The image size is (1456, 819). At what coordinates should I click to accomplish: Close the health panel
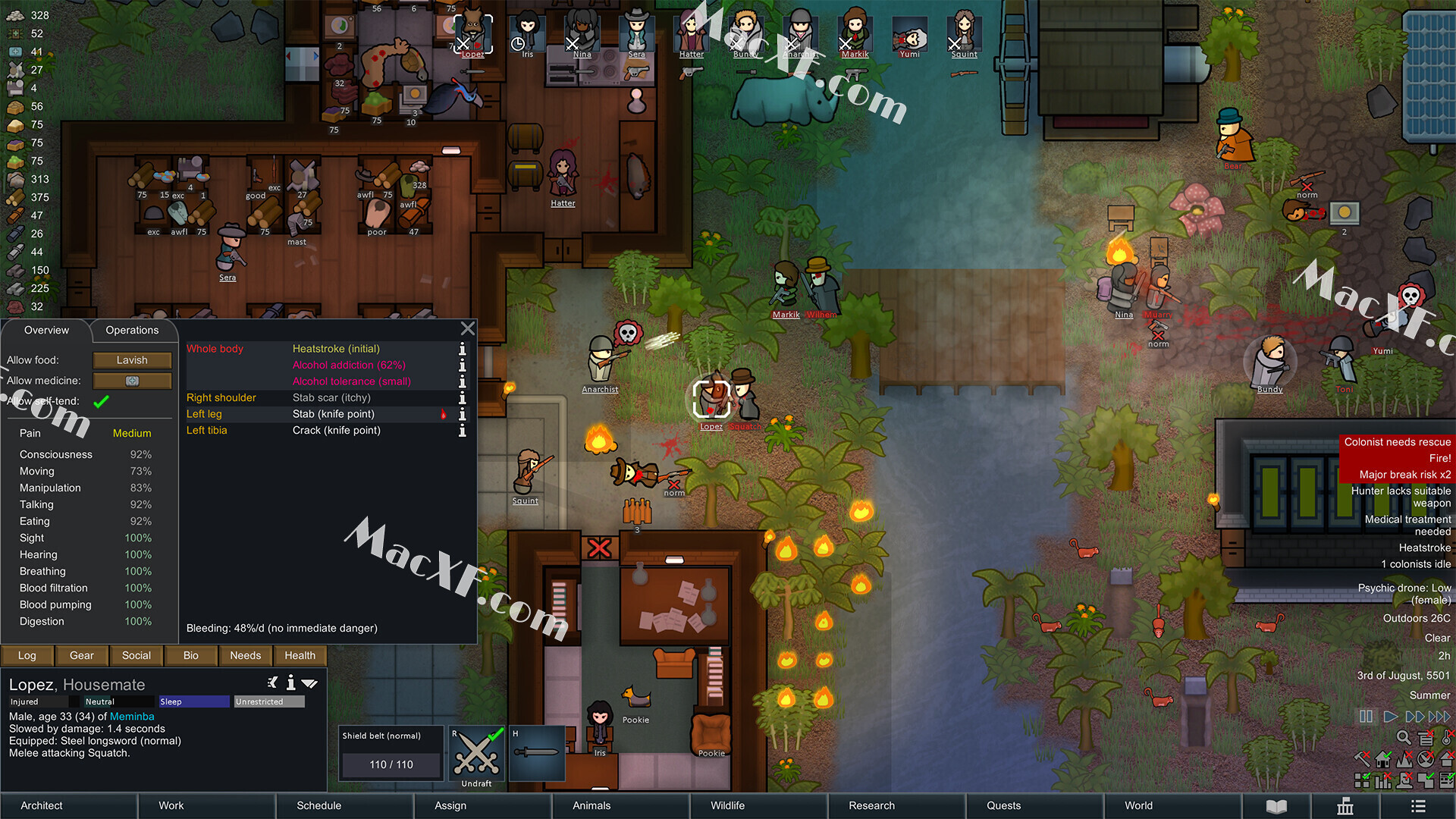coord(468,328)
